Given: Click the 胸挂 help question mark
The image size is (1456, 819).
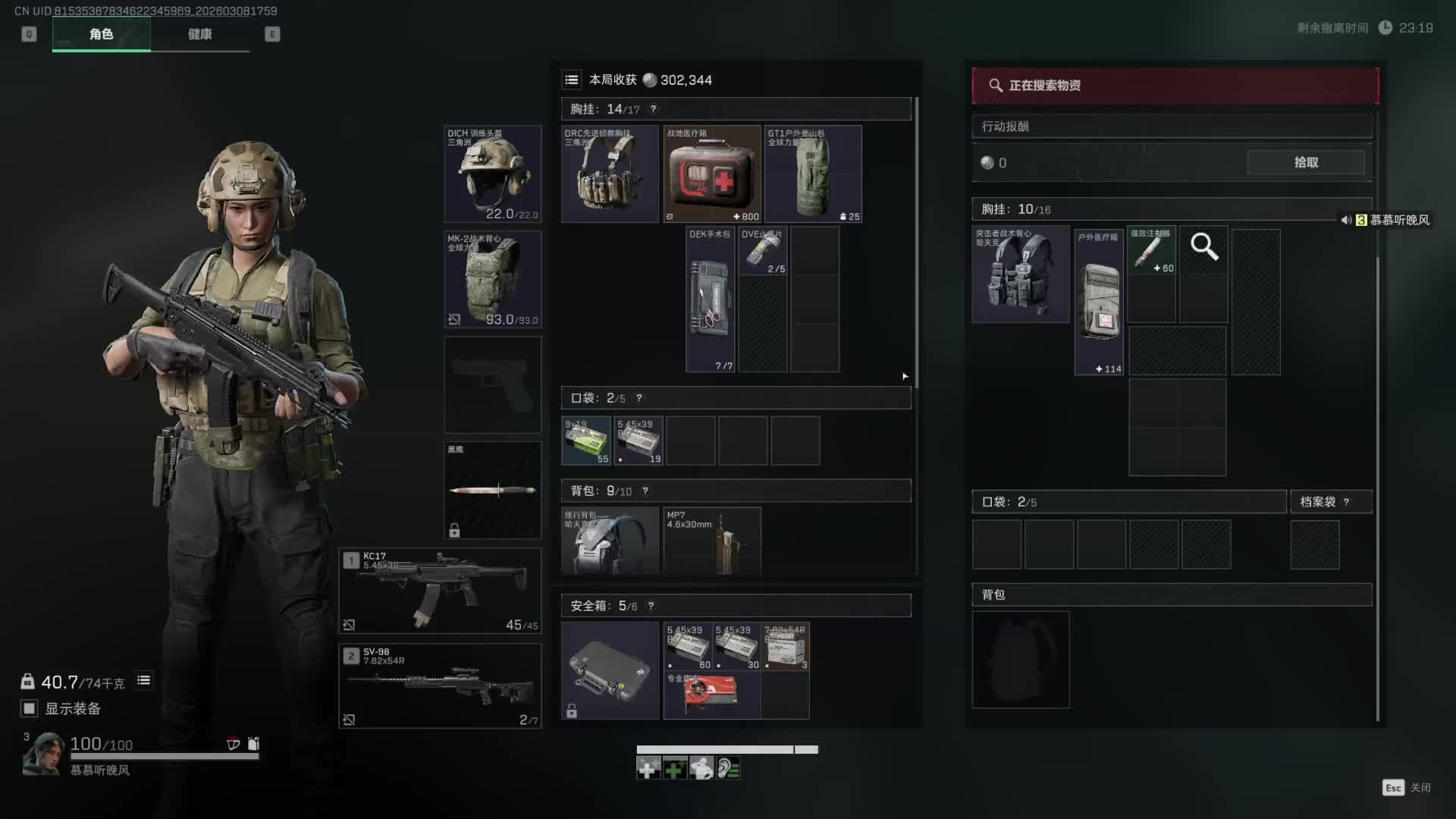Looking at the screenshot, I should (x=653, y=109).
